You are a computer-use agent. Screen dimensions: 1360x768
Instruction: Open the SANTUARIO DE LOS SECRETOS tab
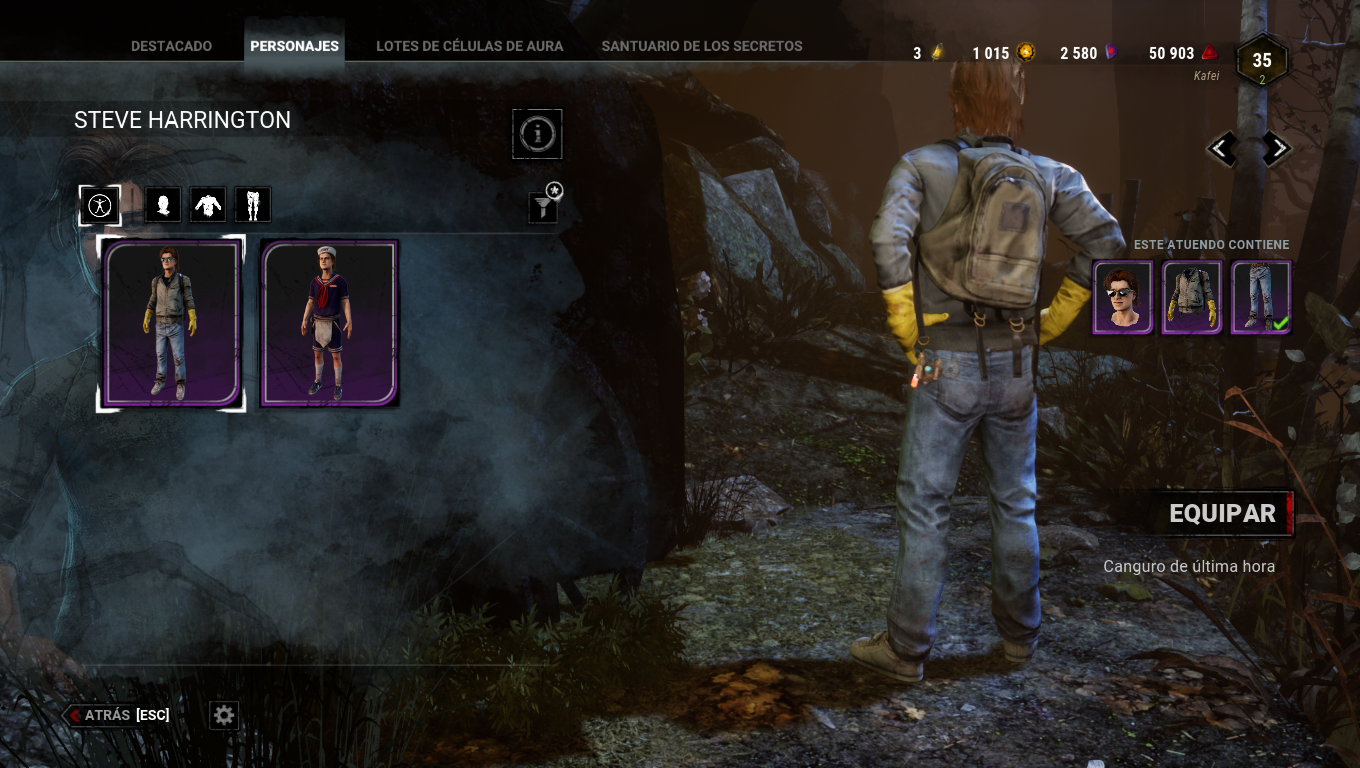tap(702, 45)
